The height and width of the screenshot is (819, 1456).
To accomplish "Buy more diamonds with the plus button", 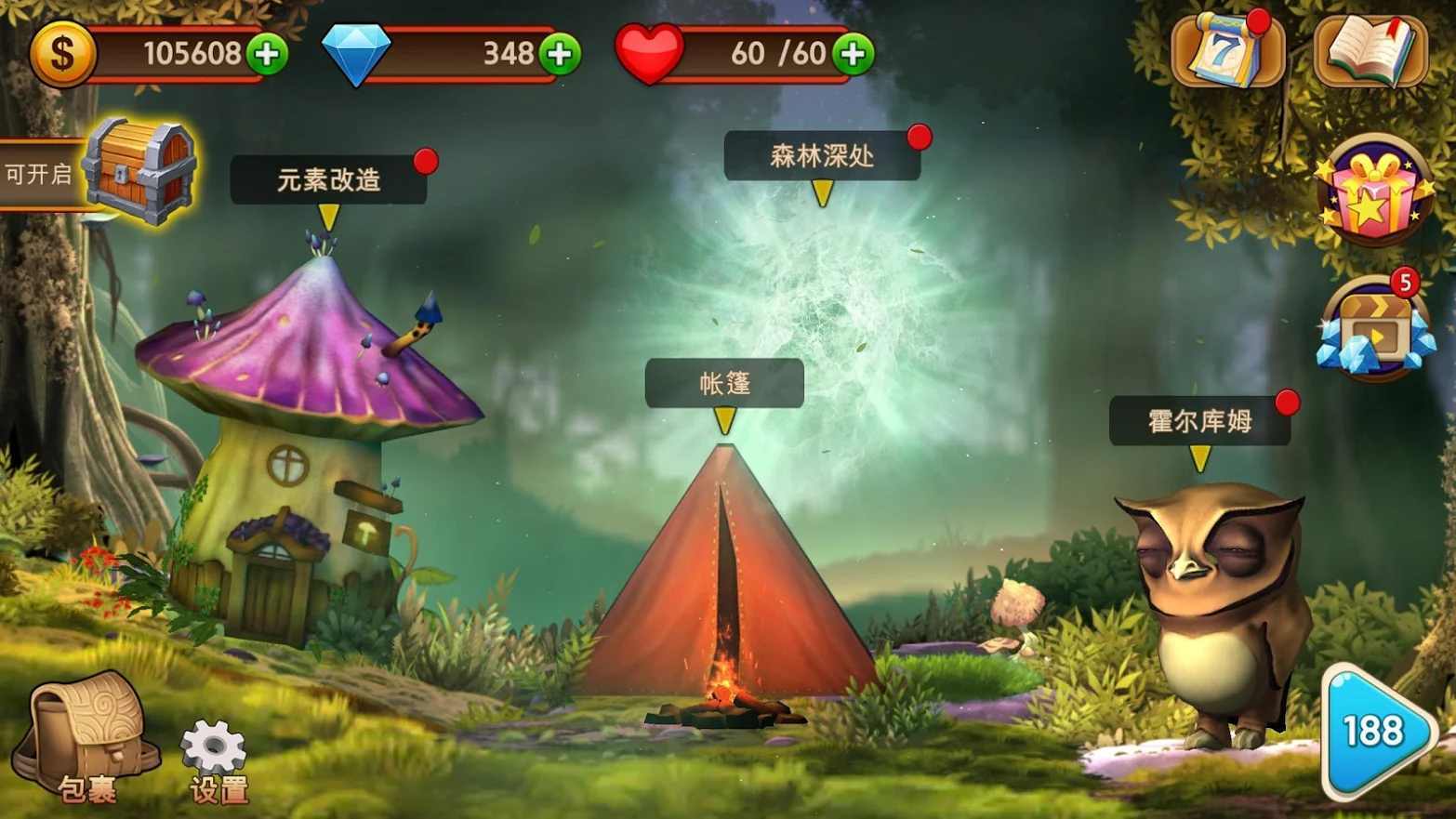I will pyautogui.click(x=559, y=54).
